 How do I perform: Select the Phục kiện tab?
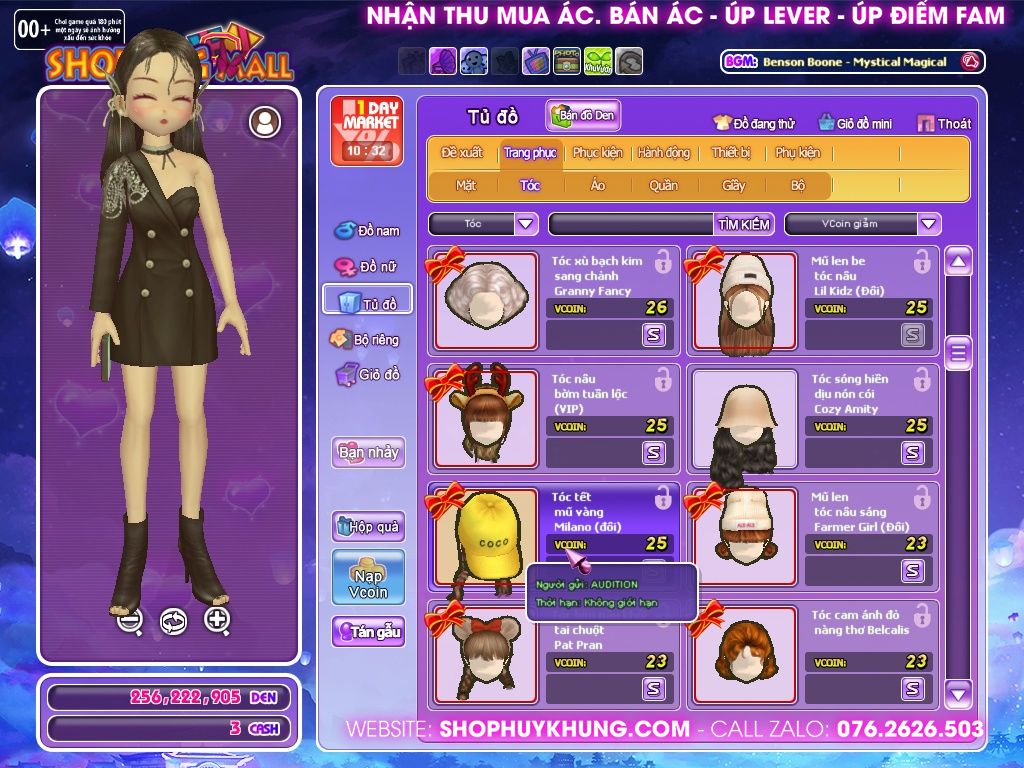[x=597, y=153]
